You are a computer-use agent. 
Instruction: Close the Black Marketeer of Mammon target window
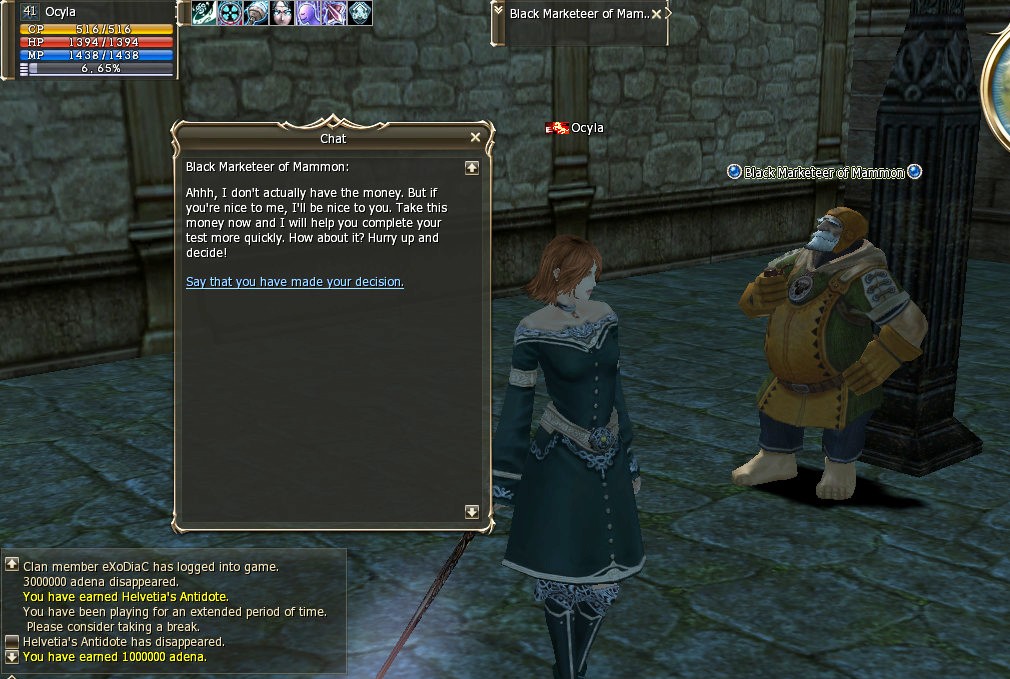point(656,14)
